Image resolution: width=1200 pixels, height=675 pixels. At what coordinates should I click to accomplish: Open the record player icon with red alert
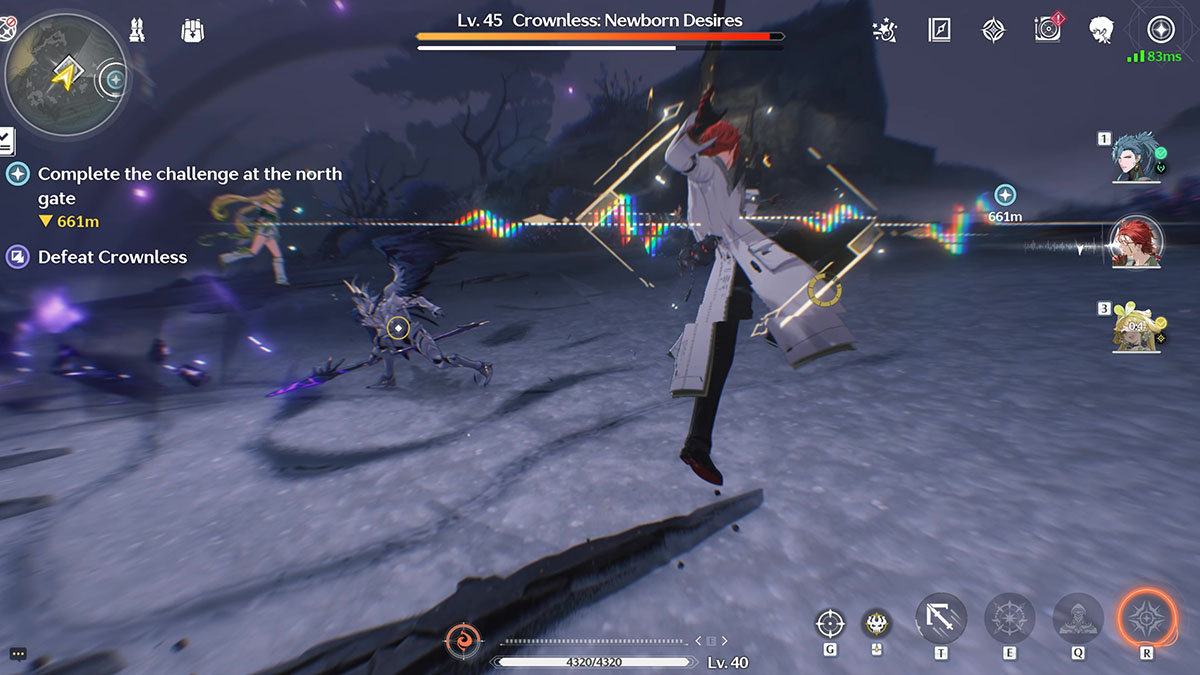tap(1047, 30)
